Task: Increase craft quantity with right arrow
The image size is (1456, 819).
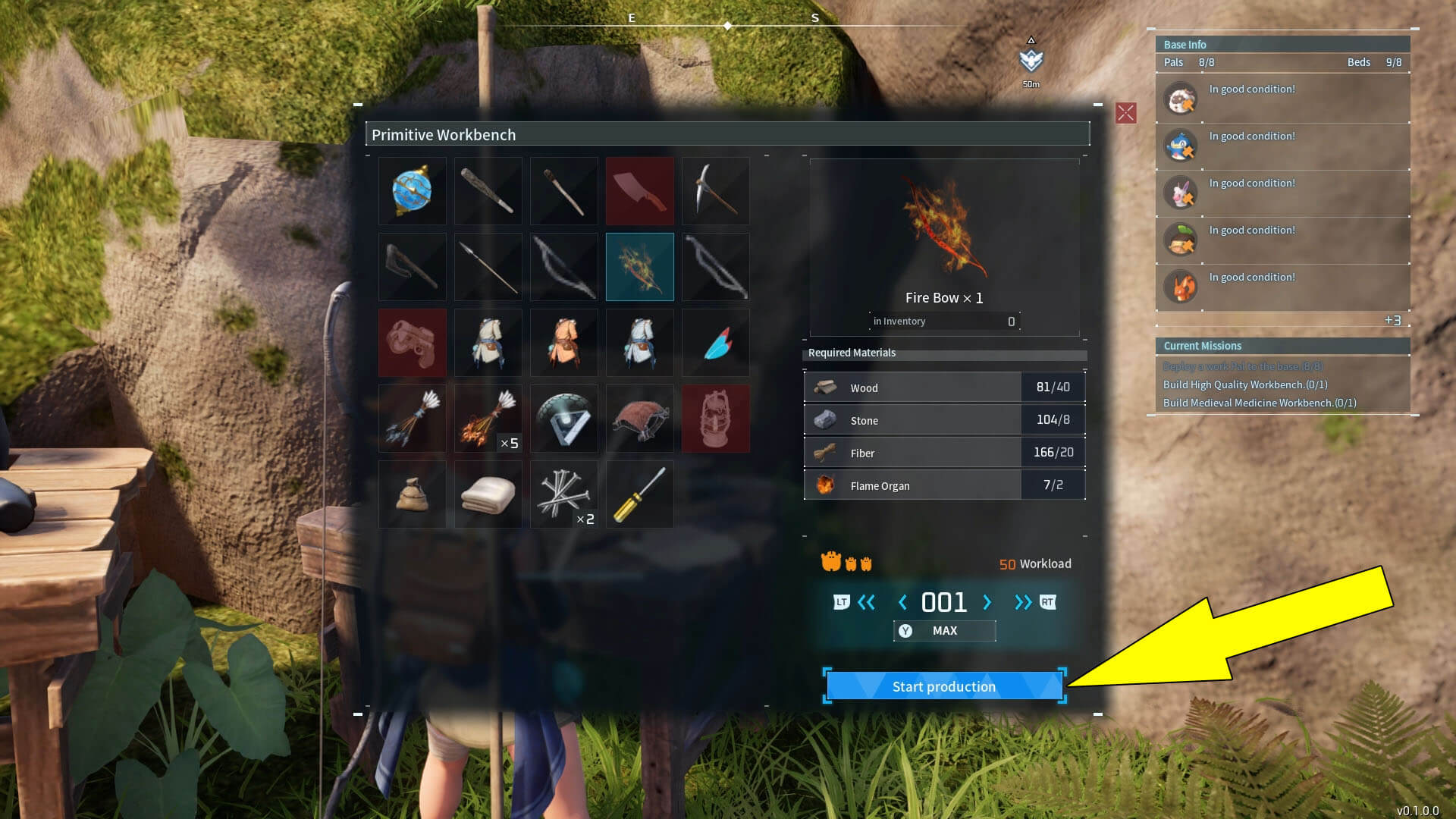Action: click(987, 601)
